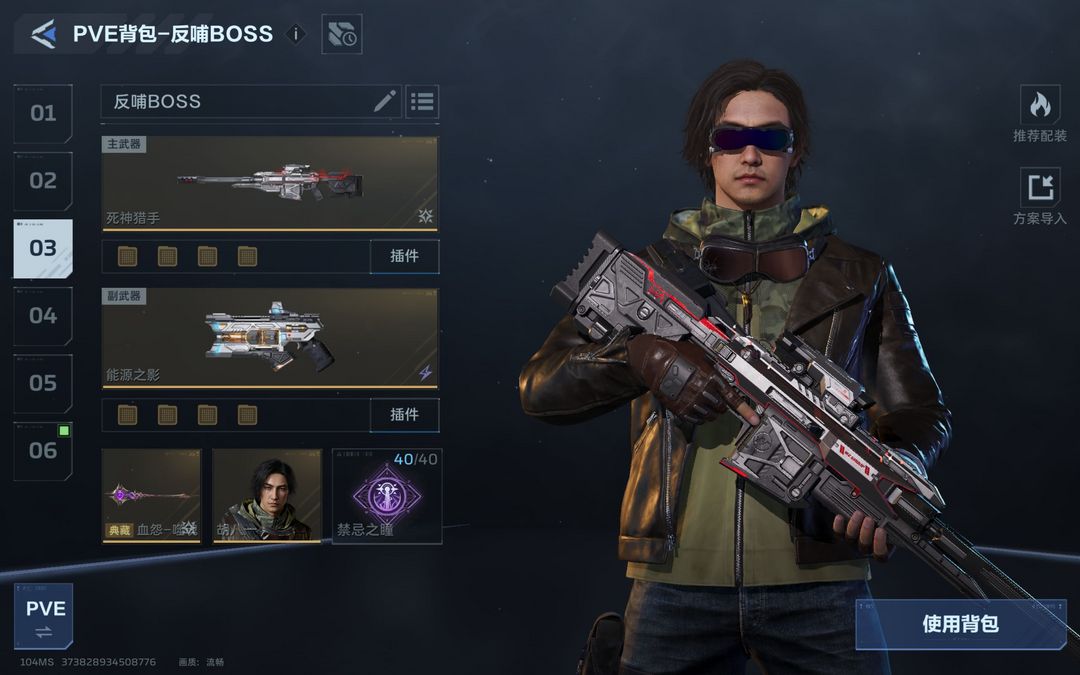Open the backpack history clock icon
The height and width of the screenshot is (675, 1080).
[x=341, y=35]
